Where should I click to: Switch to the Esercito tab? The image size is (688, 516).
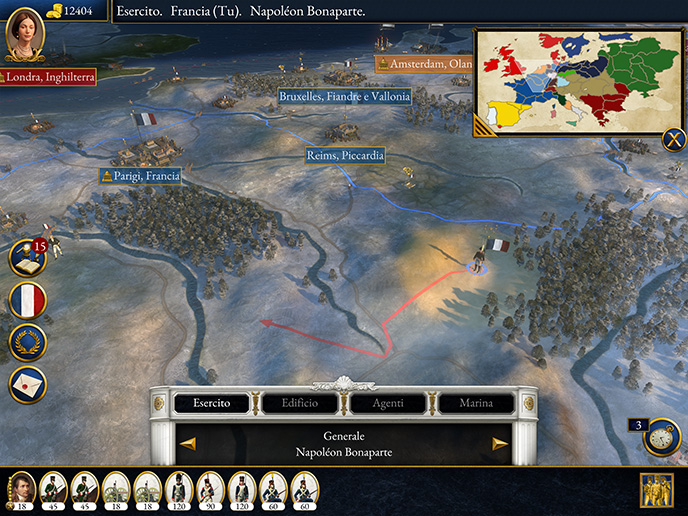pos(212,403)
